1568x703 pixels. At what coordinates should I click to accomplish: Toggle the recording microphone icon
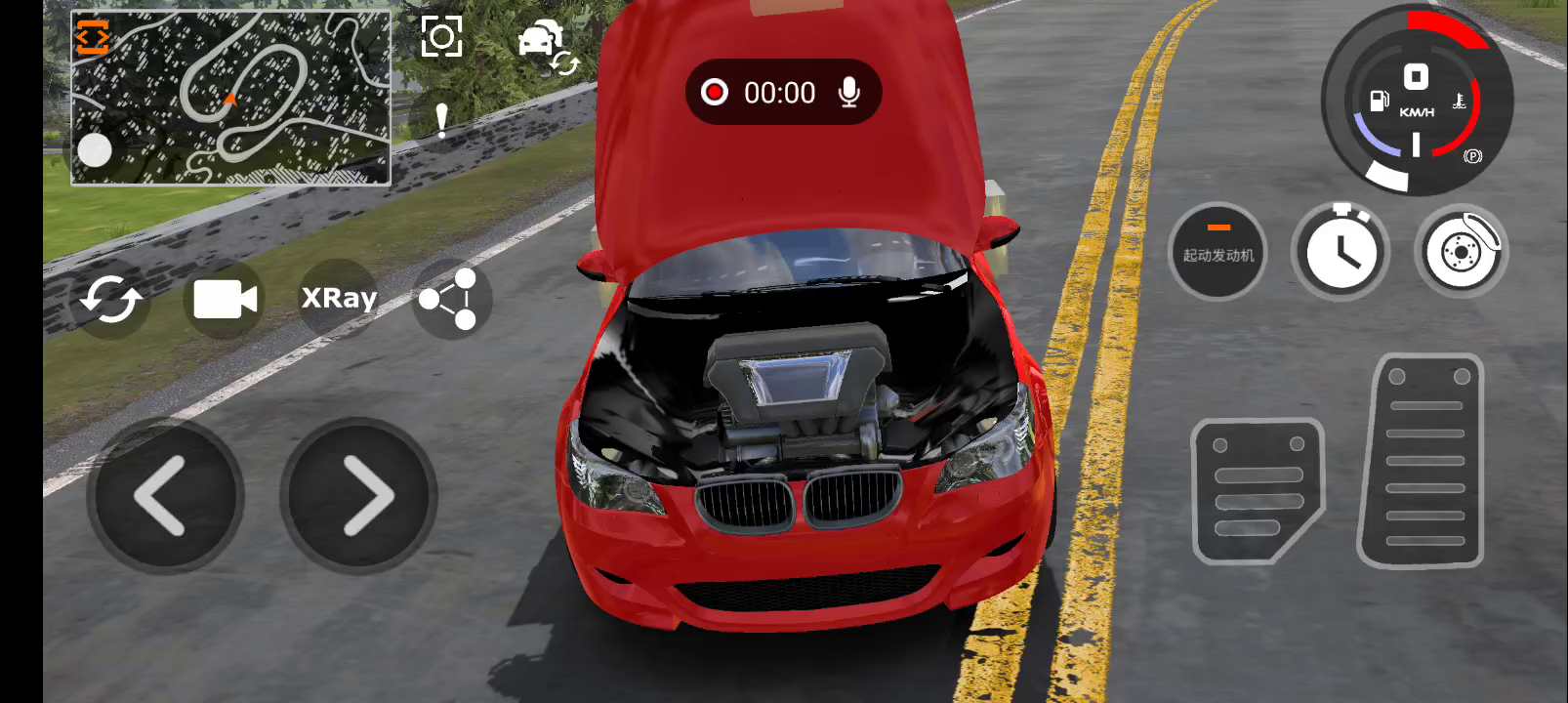(849, 92)
